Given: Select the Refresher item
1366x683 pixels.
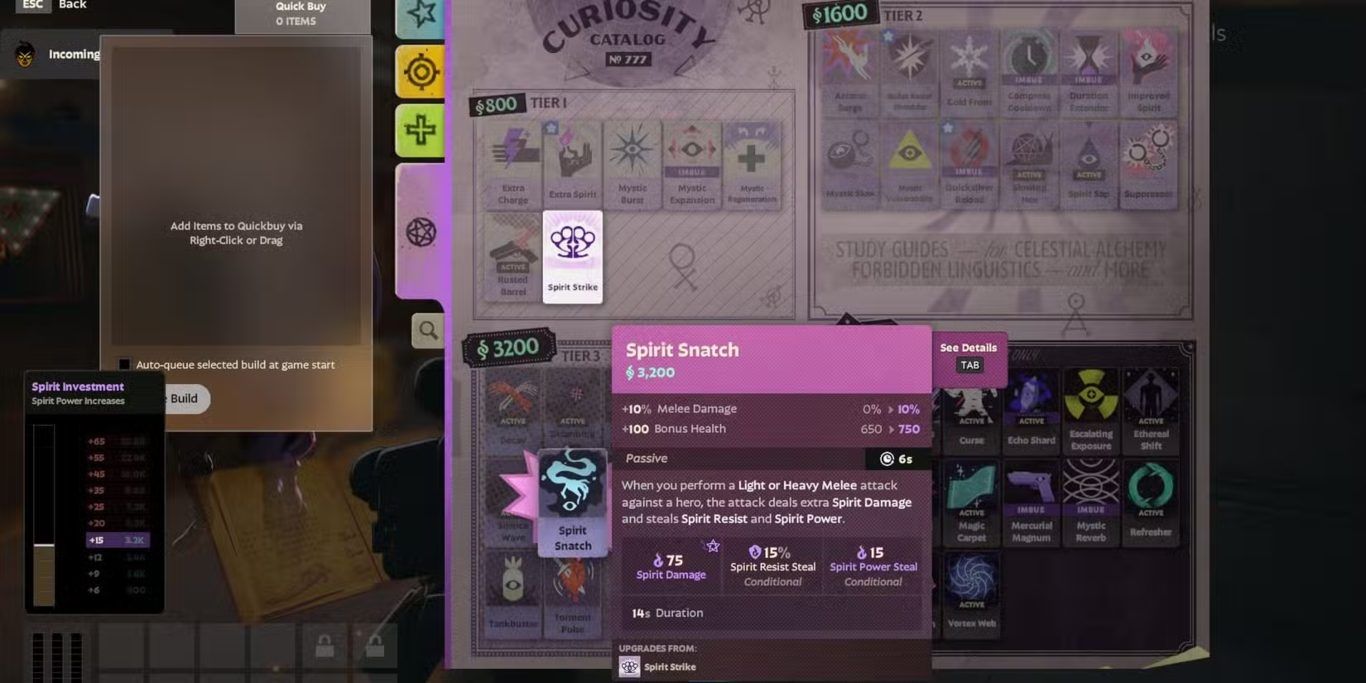Looking at the screenshot, I should [1150, 500].
